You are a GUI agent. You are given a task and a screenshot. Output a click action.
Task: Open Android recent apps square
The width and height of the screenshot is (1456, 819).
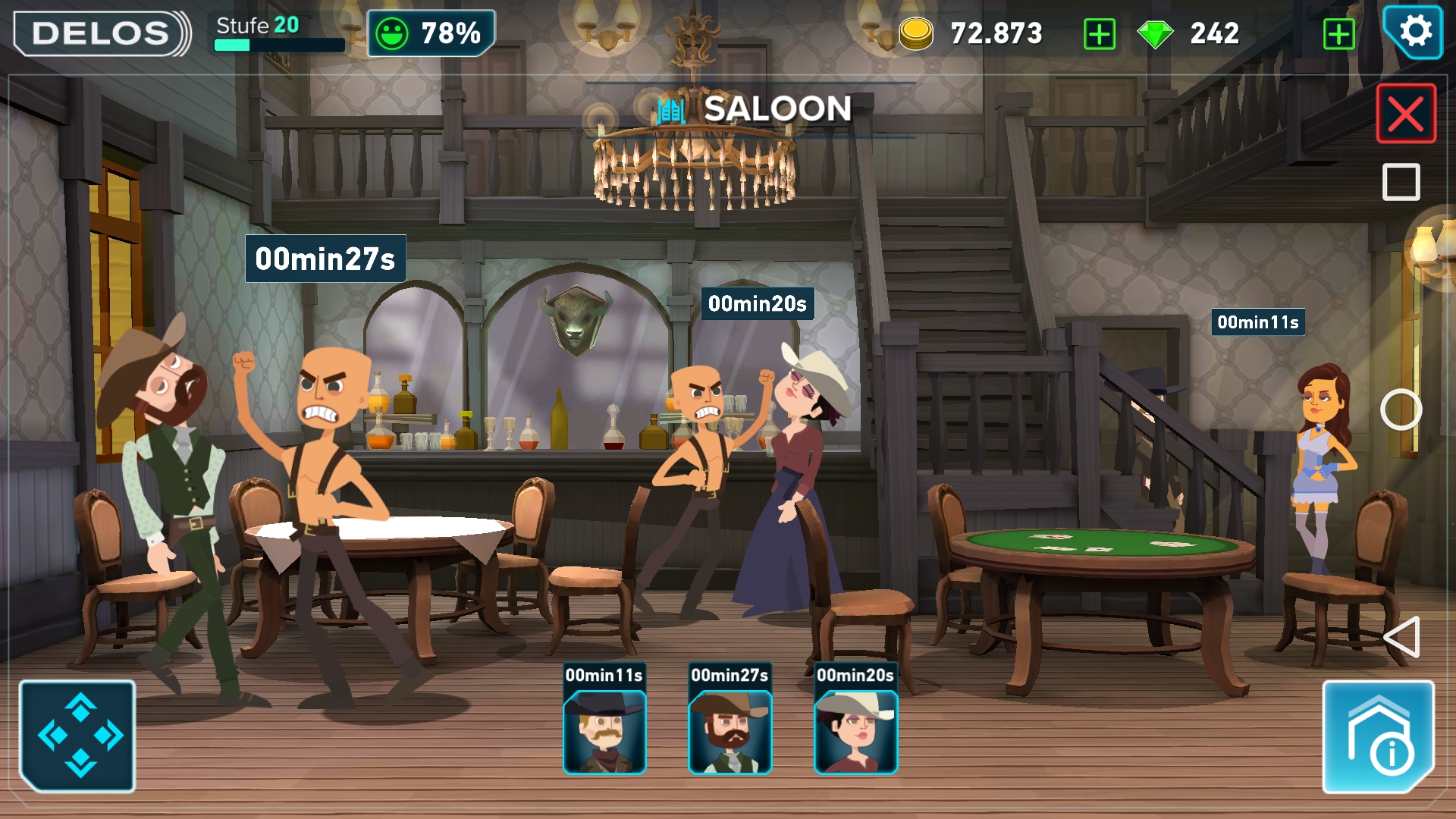1401,182
